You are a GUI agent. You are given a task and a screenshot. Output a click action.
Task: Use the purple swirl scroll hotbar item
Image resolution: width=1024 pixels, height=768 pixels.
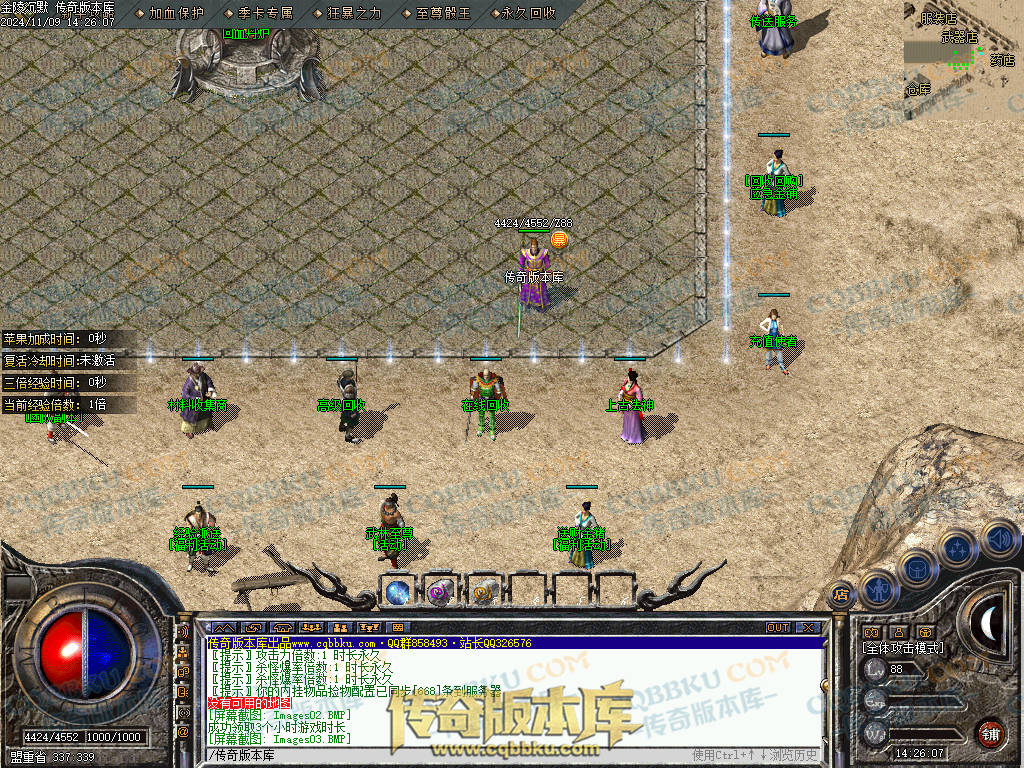[x=439, y=592]
